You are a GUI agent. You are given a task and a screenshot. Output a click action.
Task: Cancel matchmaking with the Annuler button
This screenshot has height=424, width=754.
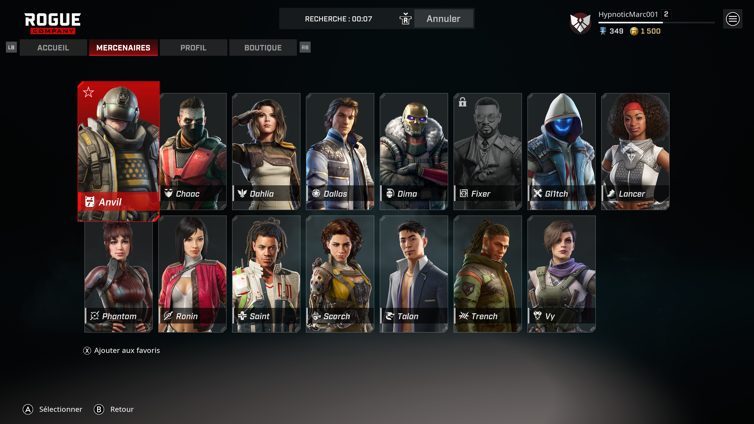[443, 19]
